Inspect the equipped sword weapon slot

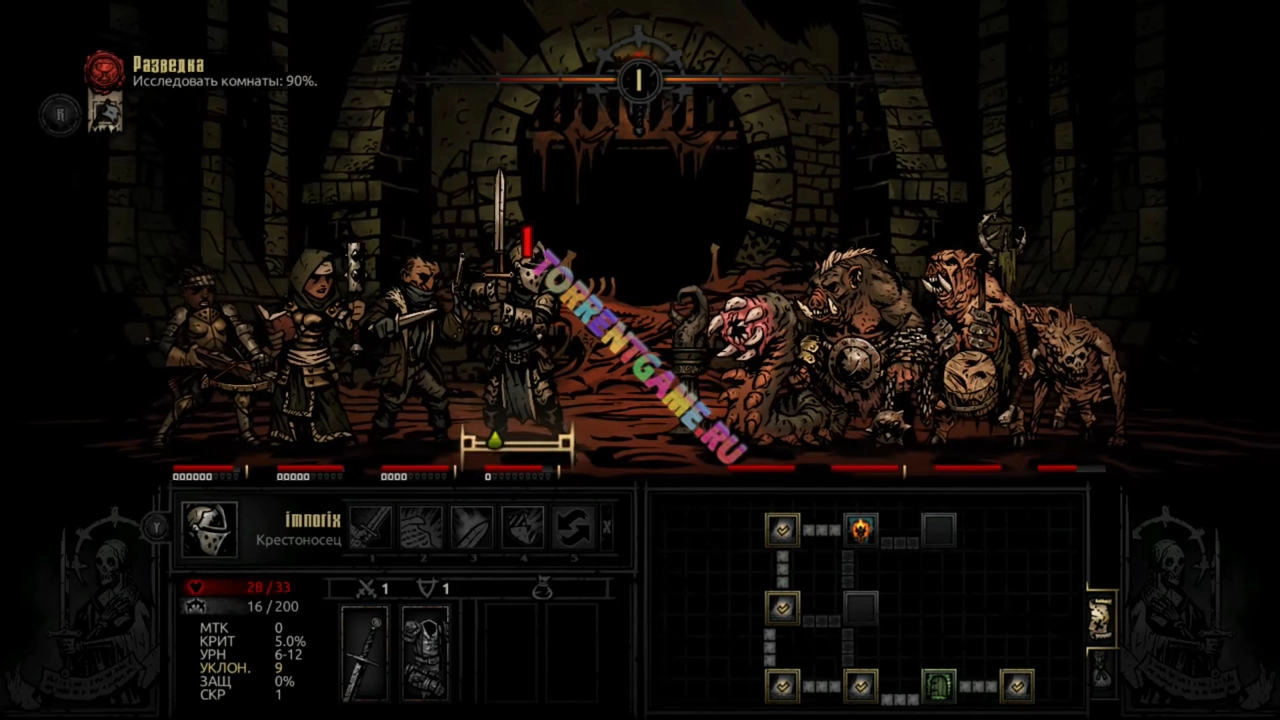coord(364,654)
